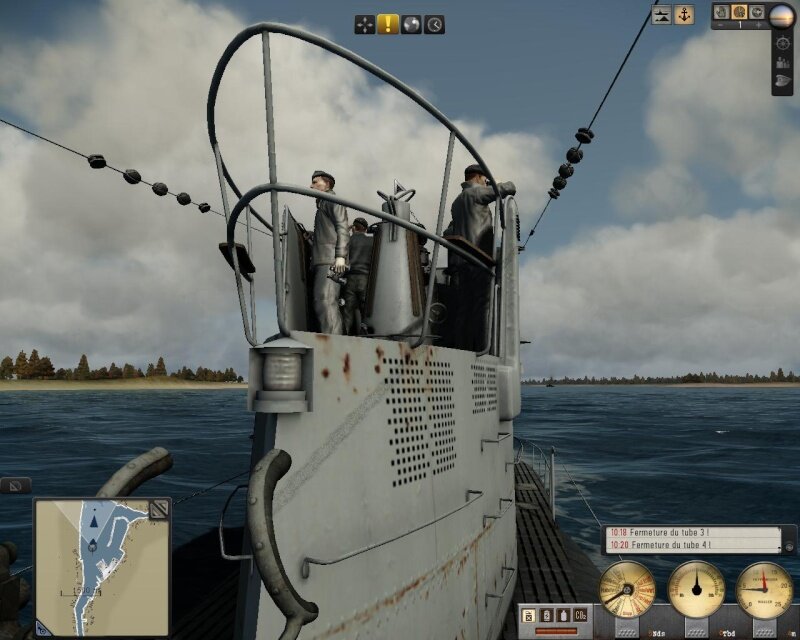Select the hand icon in top-right panel
Viewport: 800px width, 640px height.
point(722,11)
